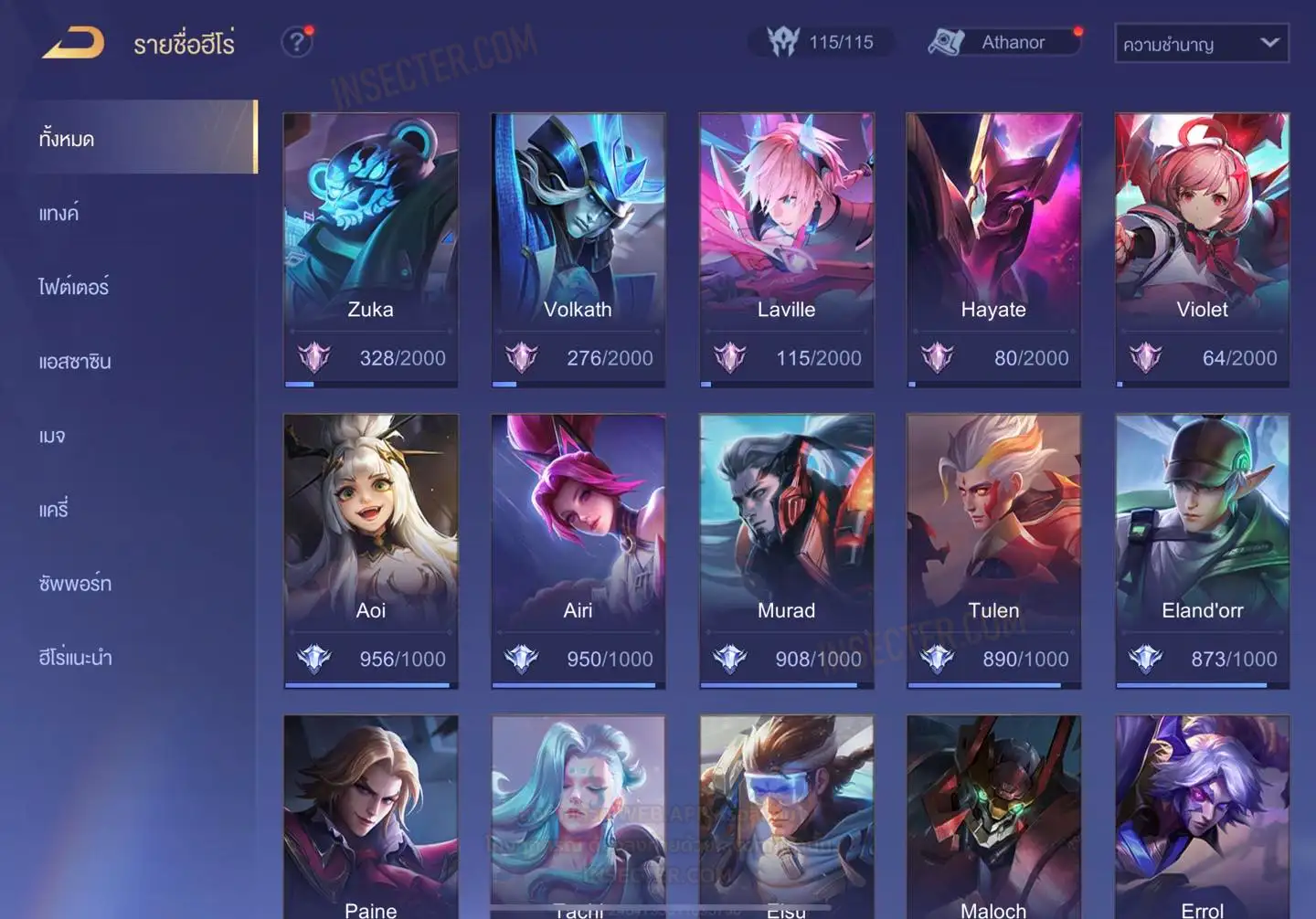The image size is (1316, 919).
Task: Show the แอสซาซิน heroes tab
Action: point(75,362)
